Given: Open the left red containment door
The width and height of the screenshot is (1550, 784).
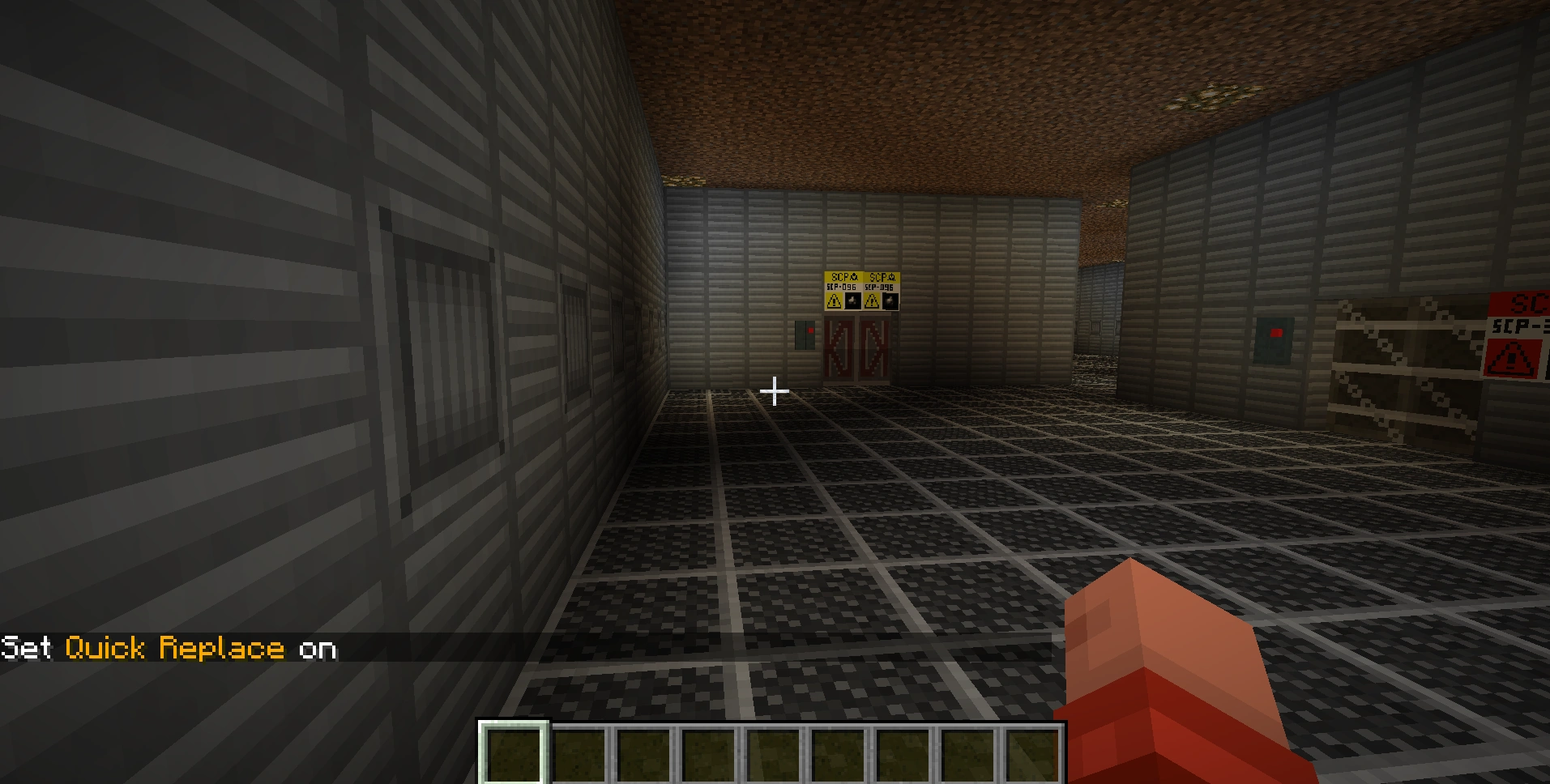Looking at the screenshot, I should click(x=839, y=348).
